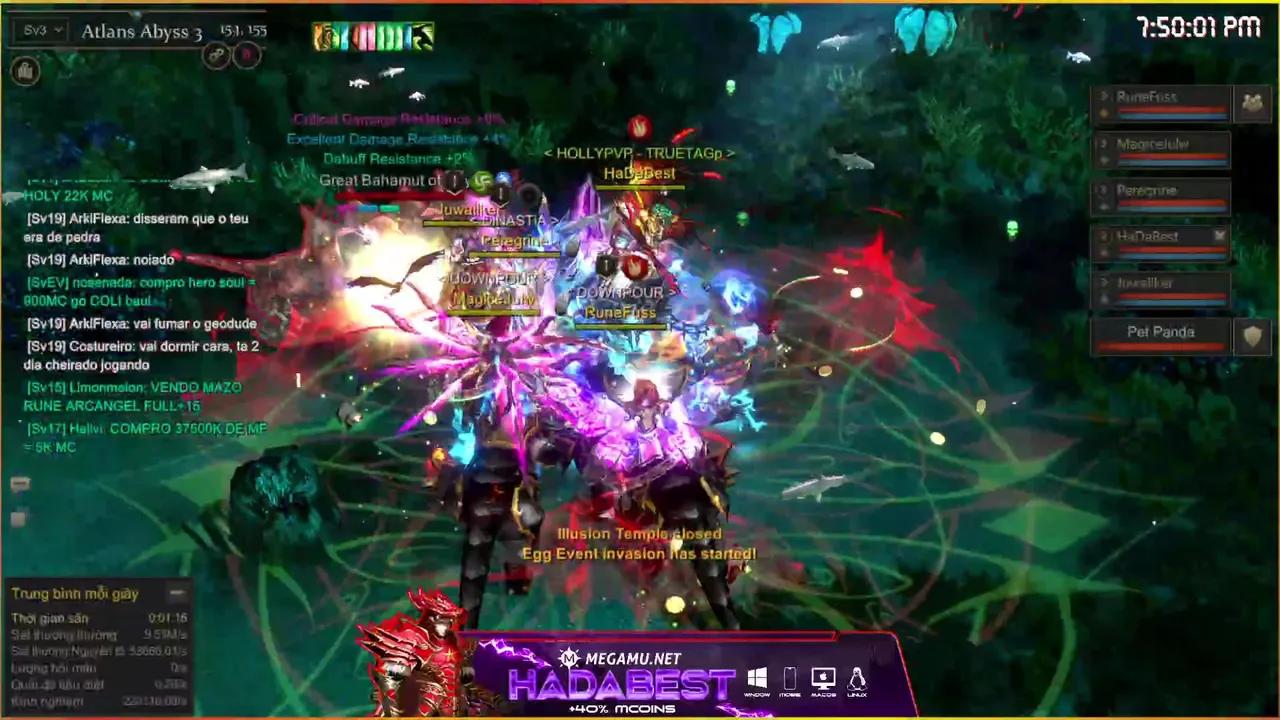Click the Atlans Abyss 3 map name
This screenshot has width=1280, height=720.
pos(140,33)
